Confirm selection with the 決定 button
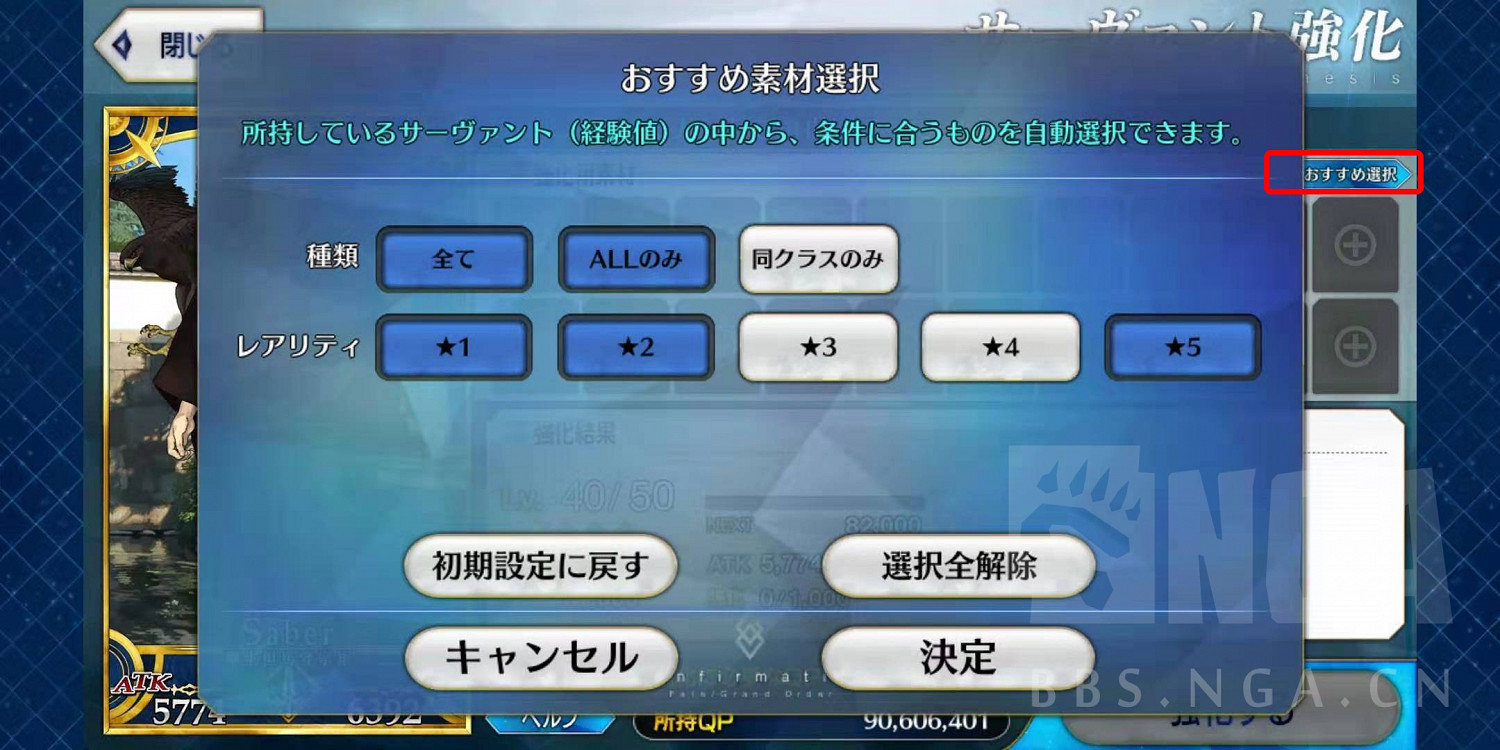The width and height of the screenshot is (1500, 750). pos(956,658)
